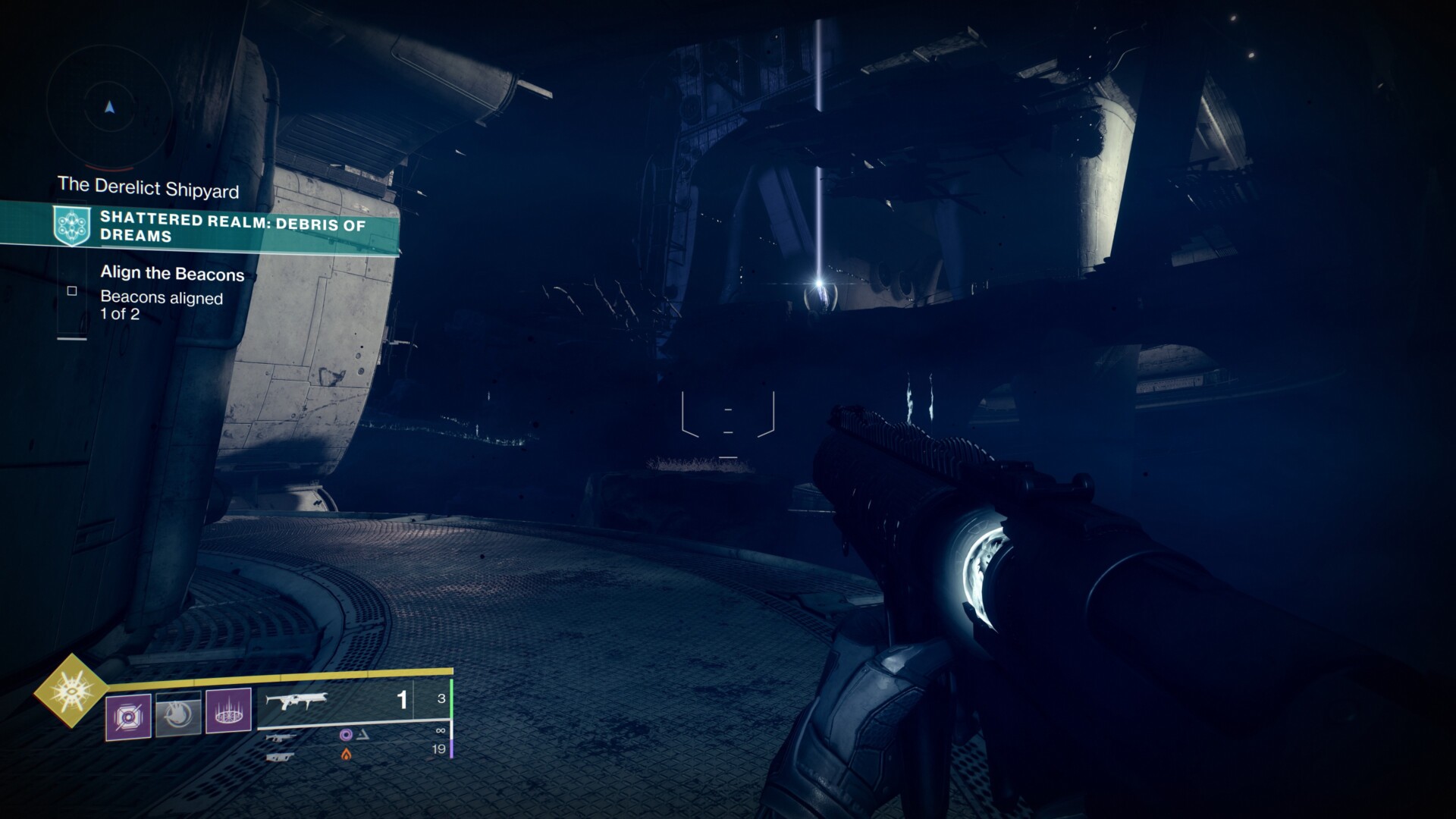The image size is (1456, 819).
Task: Switch to the first stowed weapon silhouette
Action: pyautogui.click(x=278, y=737)
